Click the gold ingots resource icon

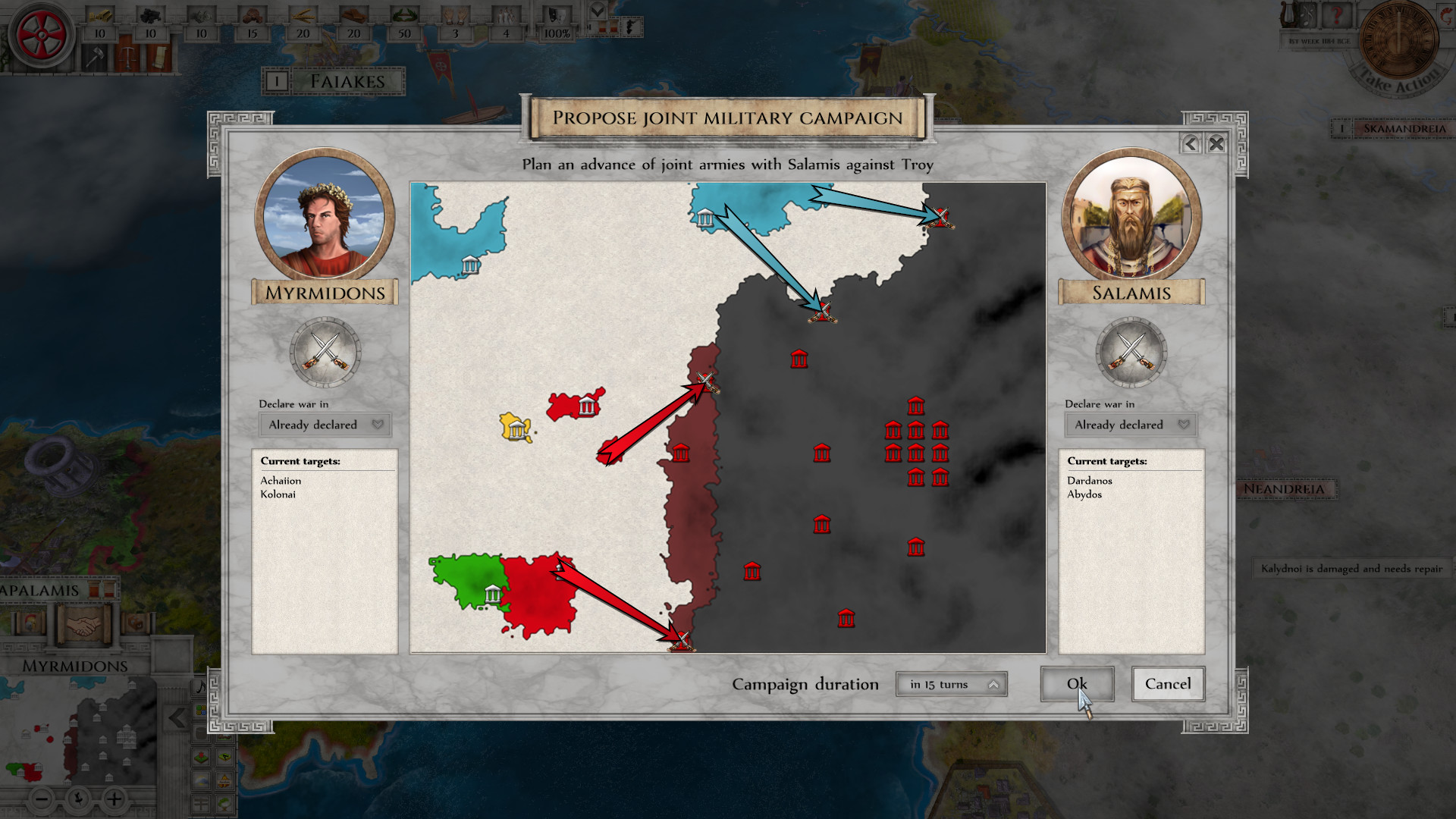point(99,16)
